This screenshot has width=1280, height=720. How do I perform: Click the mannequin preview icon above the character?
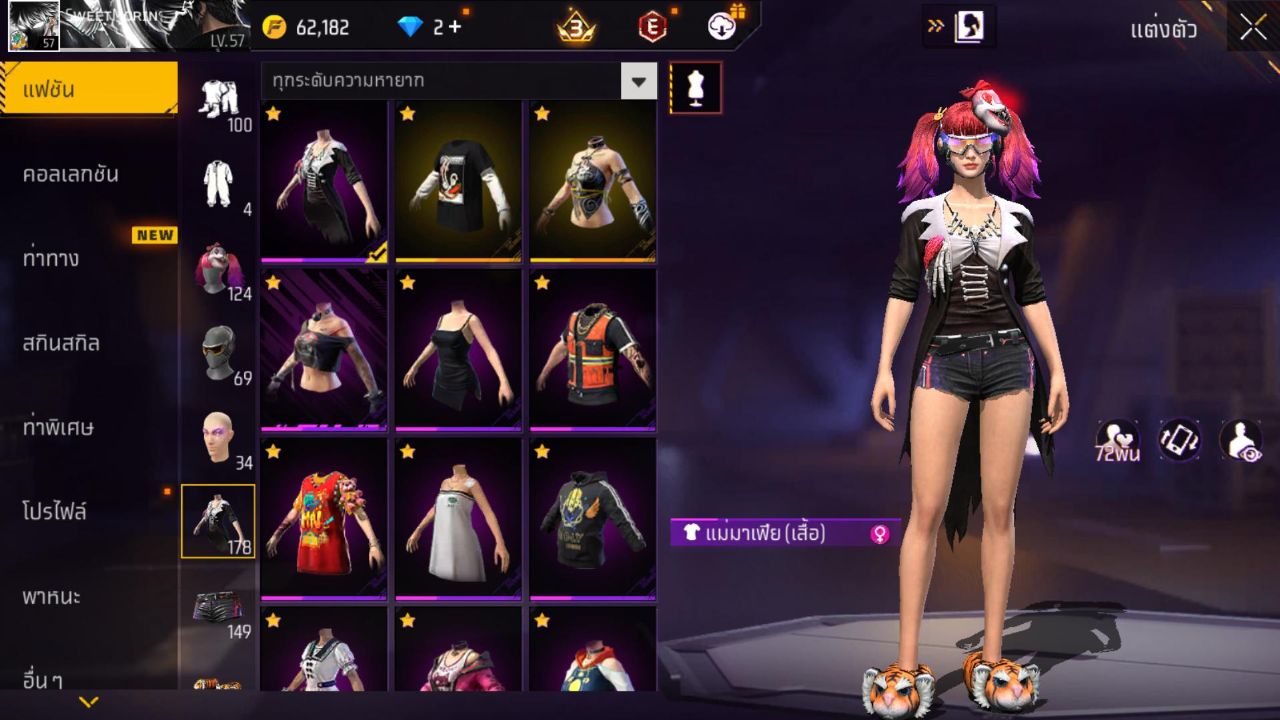697,87
